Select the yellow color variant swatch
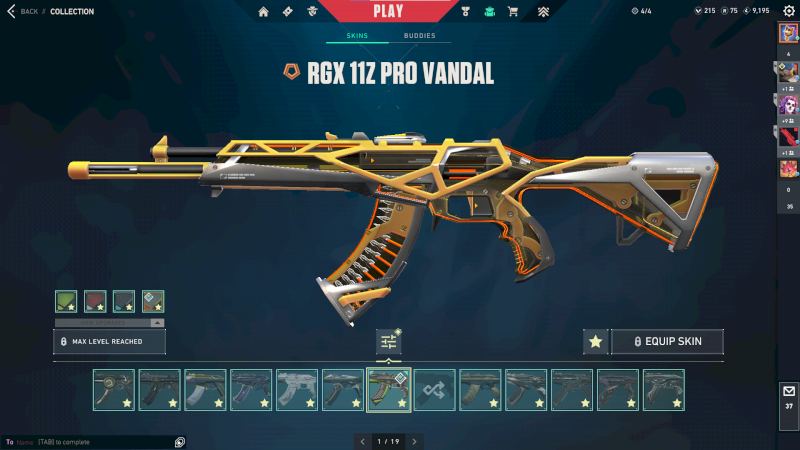The image size is (800, 450). [x=153, y=301]
